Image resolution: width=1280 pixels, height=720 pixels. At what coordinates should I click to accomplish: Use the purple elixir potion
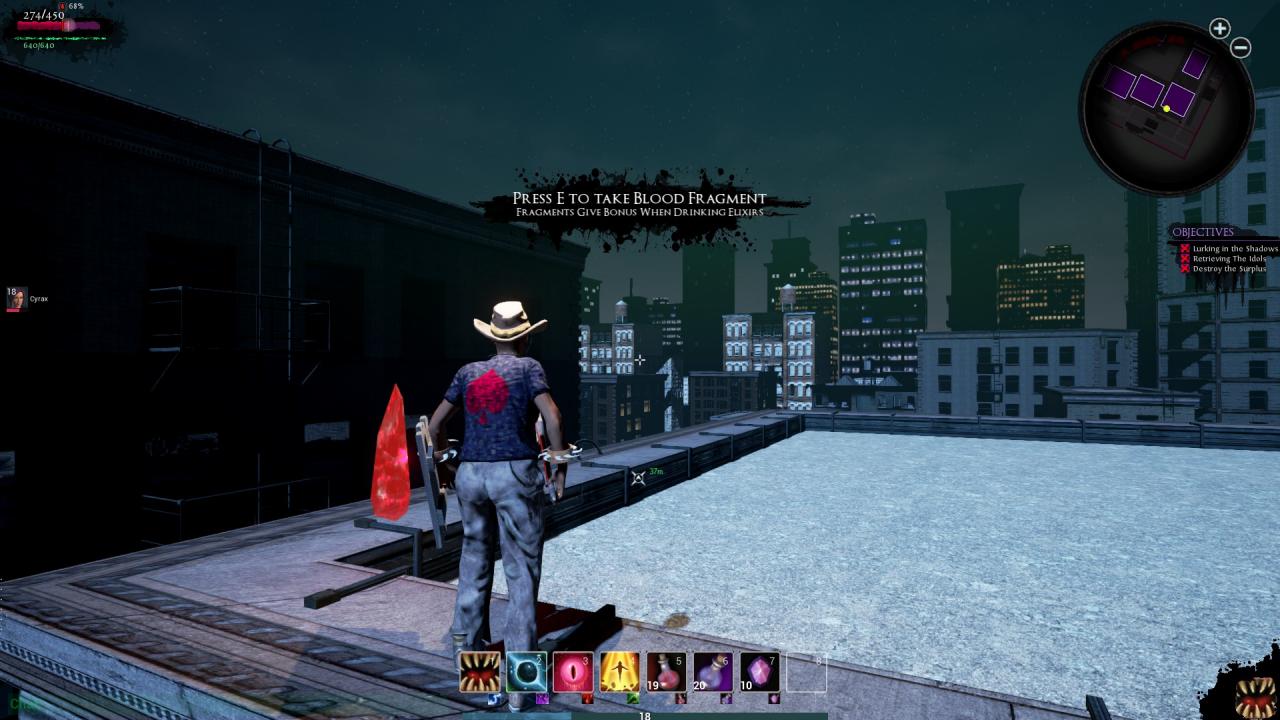pyautogui.click(x=713, y=672)
